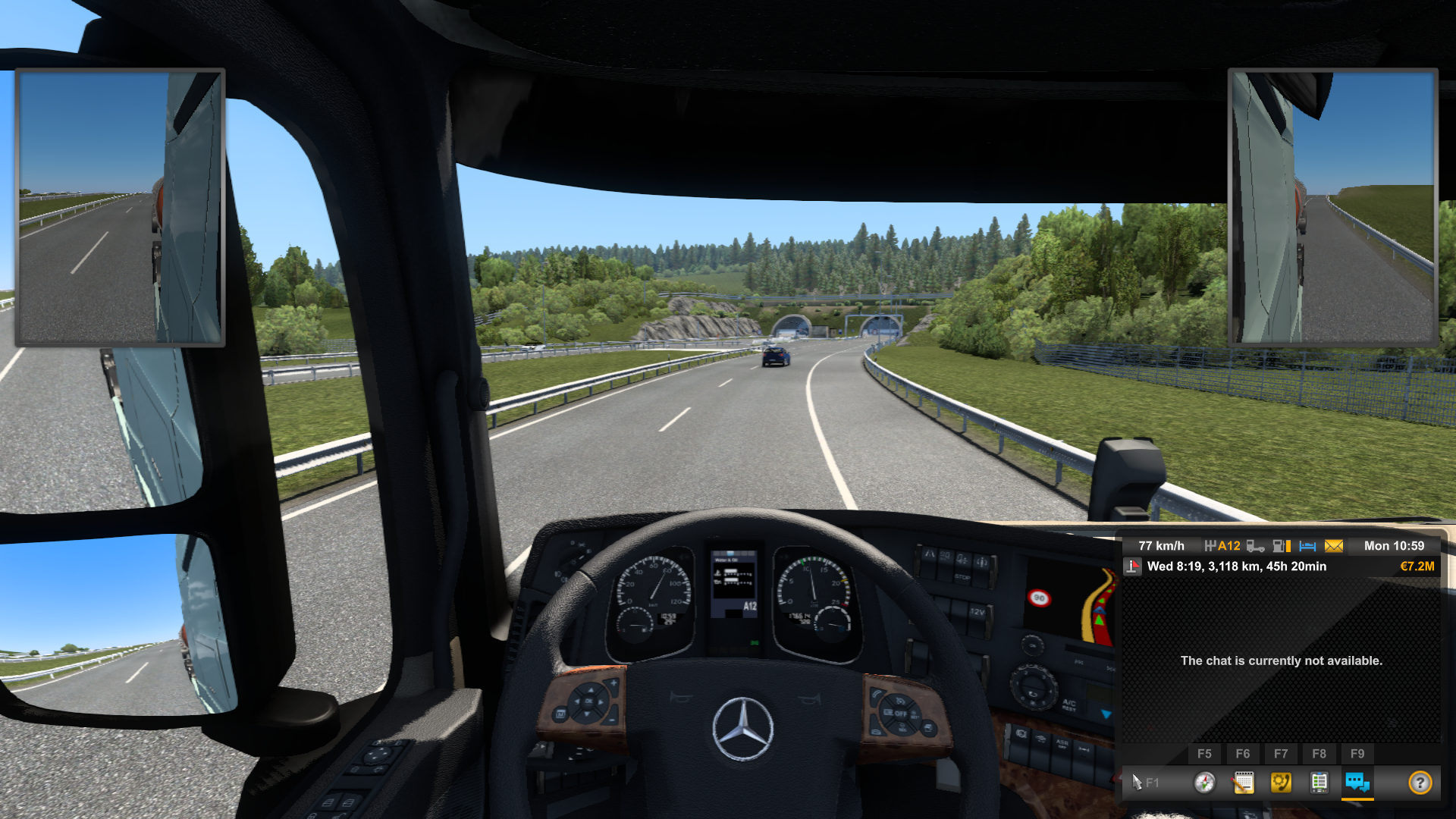1456x819 pixels.
Task: Switch to the F5 tab
Action: [x=1204, y=754]
